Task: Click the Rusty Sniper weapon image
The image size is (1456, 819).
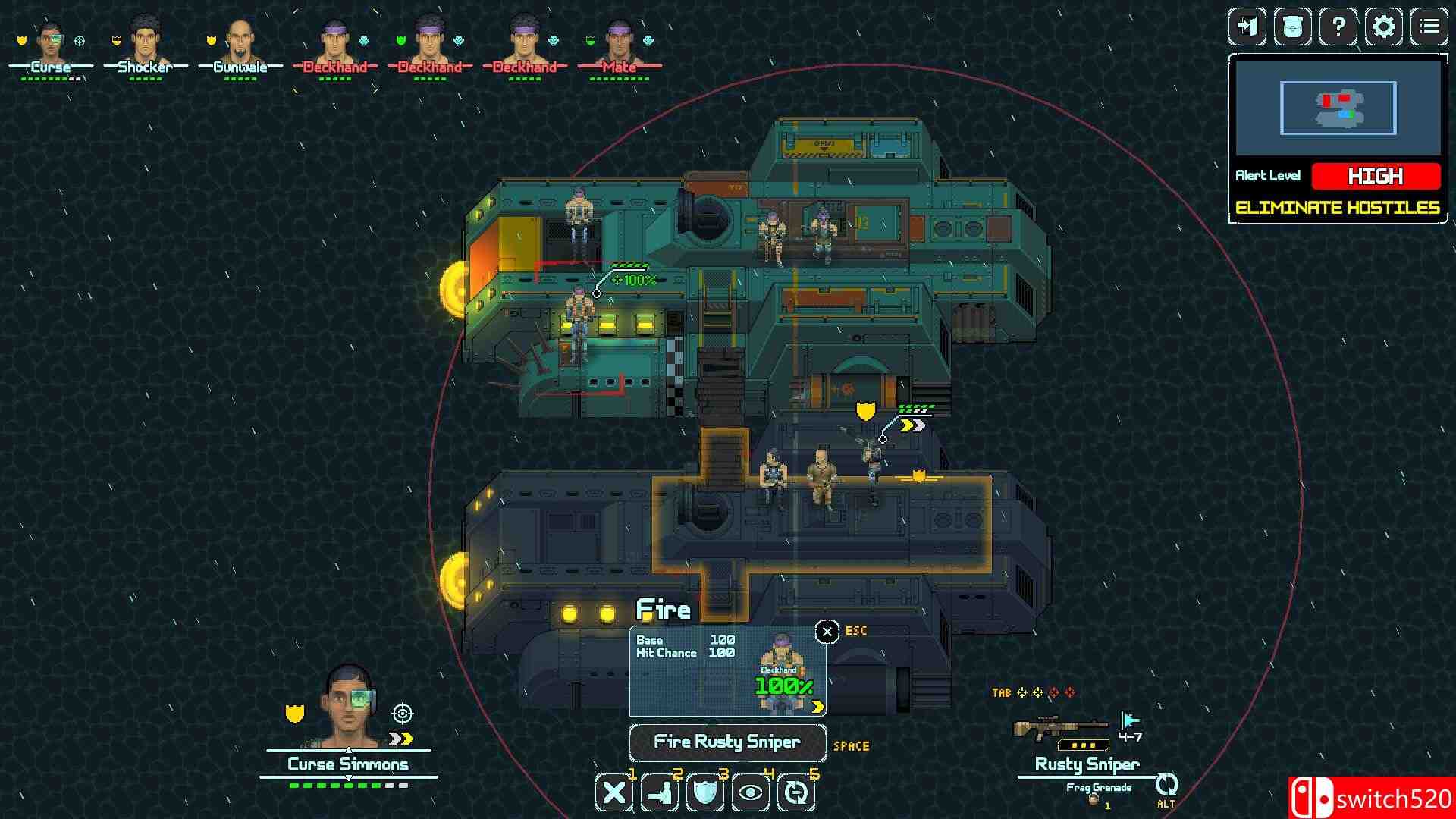Action: pyautogui.click(x=1060, y=729)
